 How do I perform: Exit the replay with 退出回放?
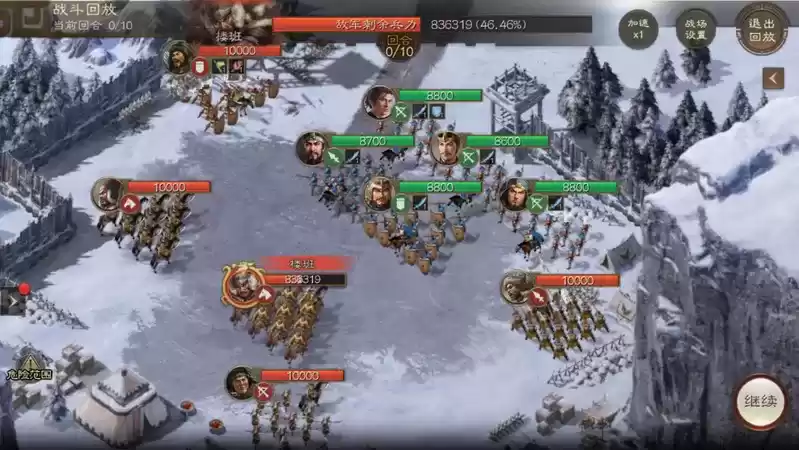762,26
